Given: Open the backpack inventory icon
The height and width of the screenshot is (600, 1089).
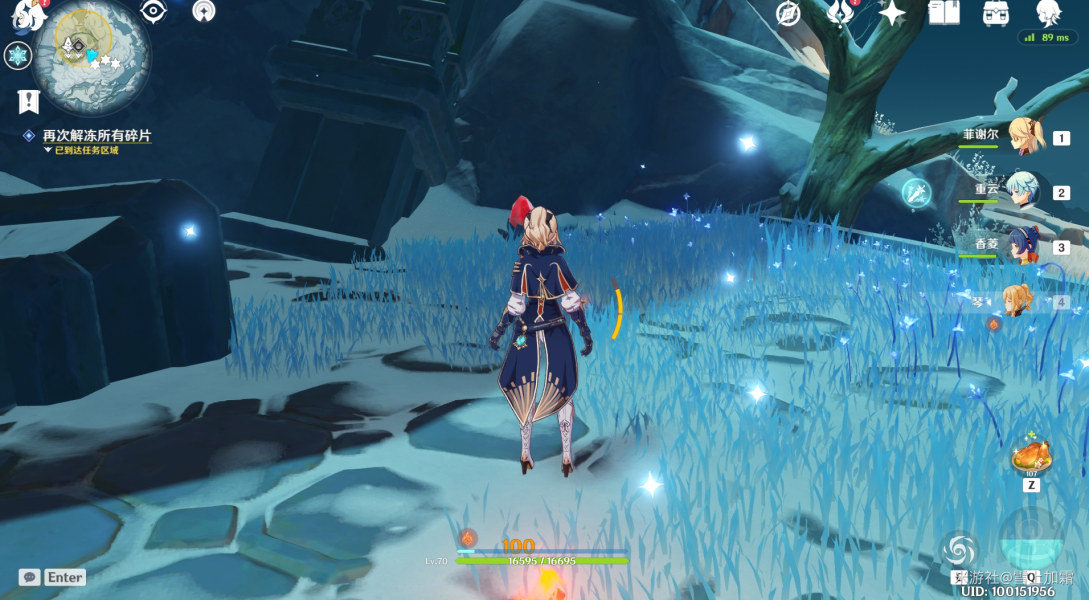Looking at the screenshot, I should click(x=996, y=14).
